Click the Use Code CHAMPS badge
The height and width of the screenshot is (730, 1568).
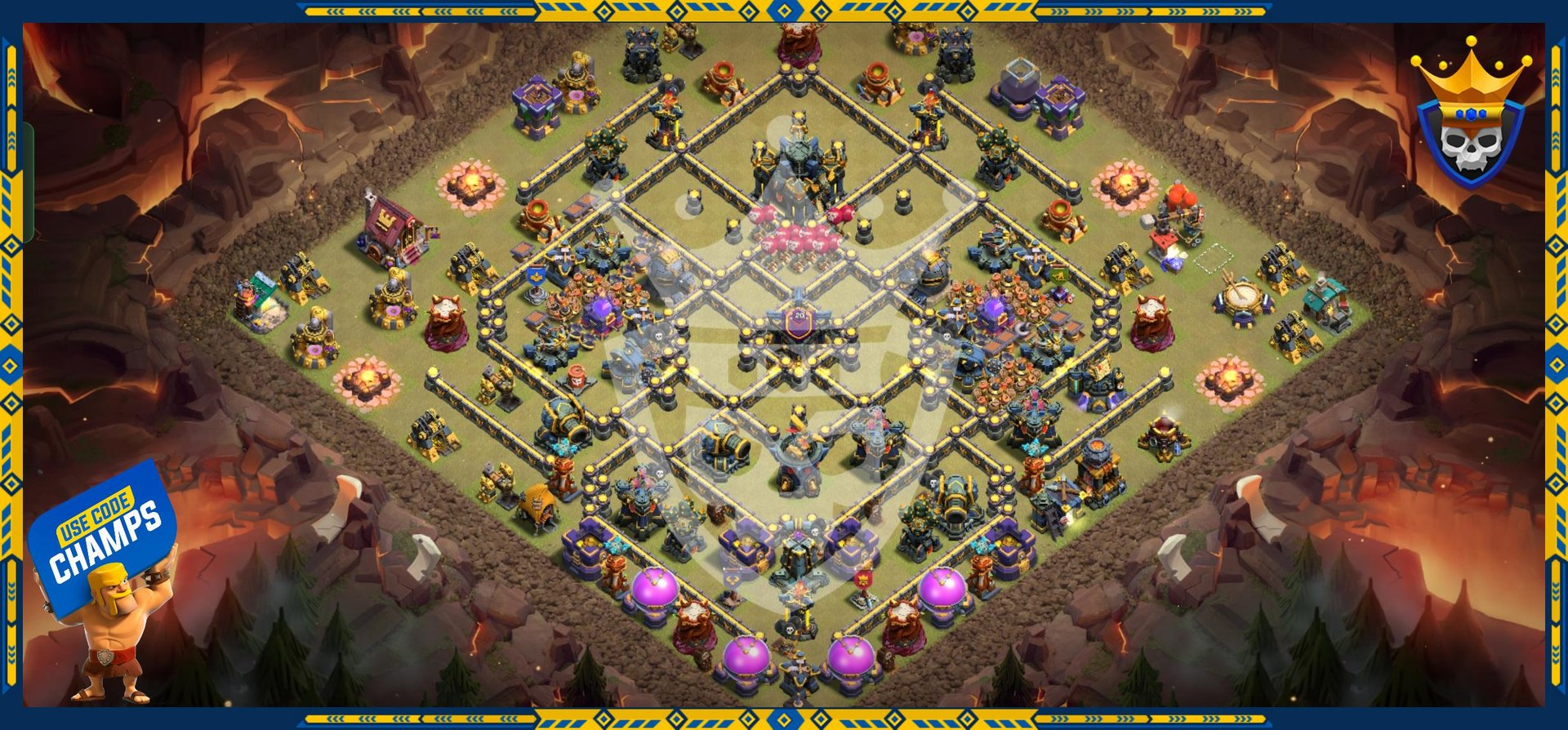click(103, 535)
